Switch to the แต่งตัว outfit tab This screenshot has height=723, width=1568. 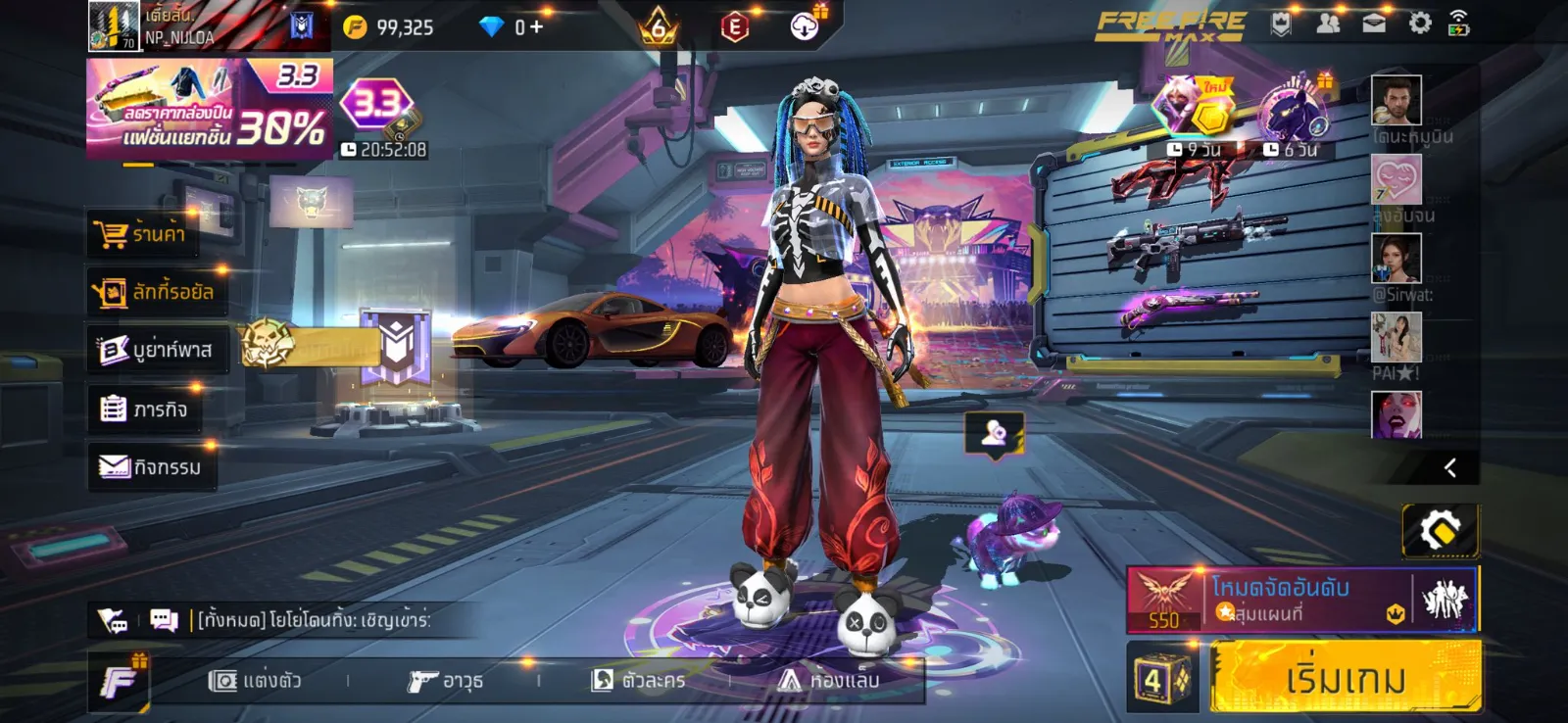click(x=256, y=680)
